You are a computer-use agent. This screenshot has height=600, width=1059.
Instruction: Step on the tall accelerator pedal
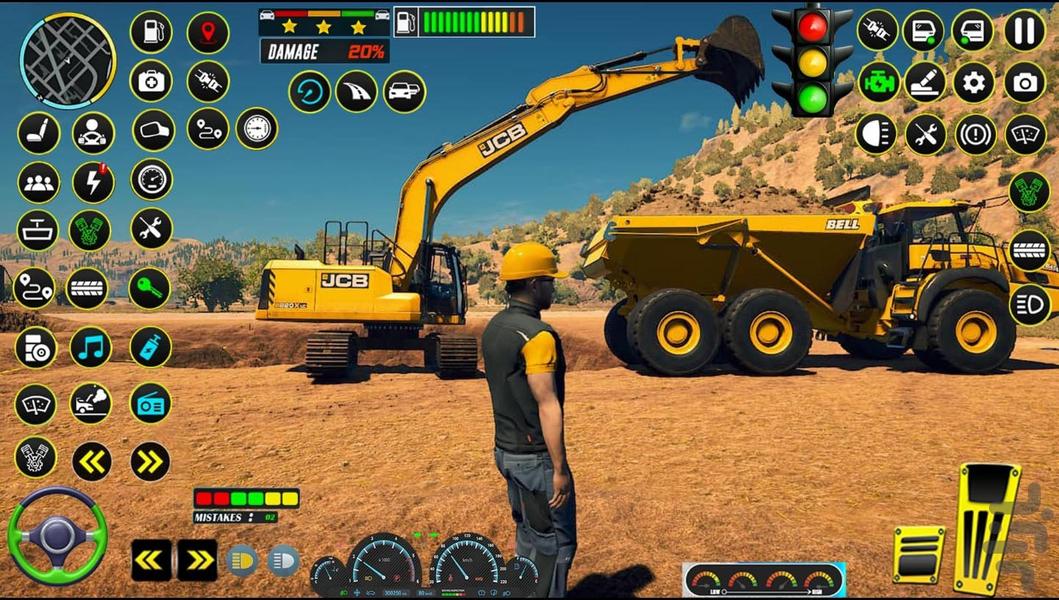coord(986,527)
